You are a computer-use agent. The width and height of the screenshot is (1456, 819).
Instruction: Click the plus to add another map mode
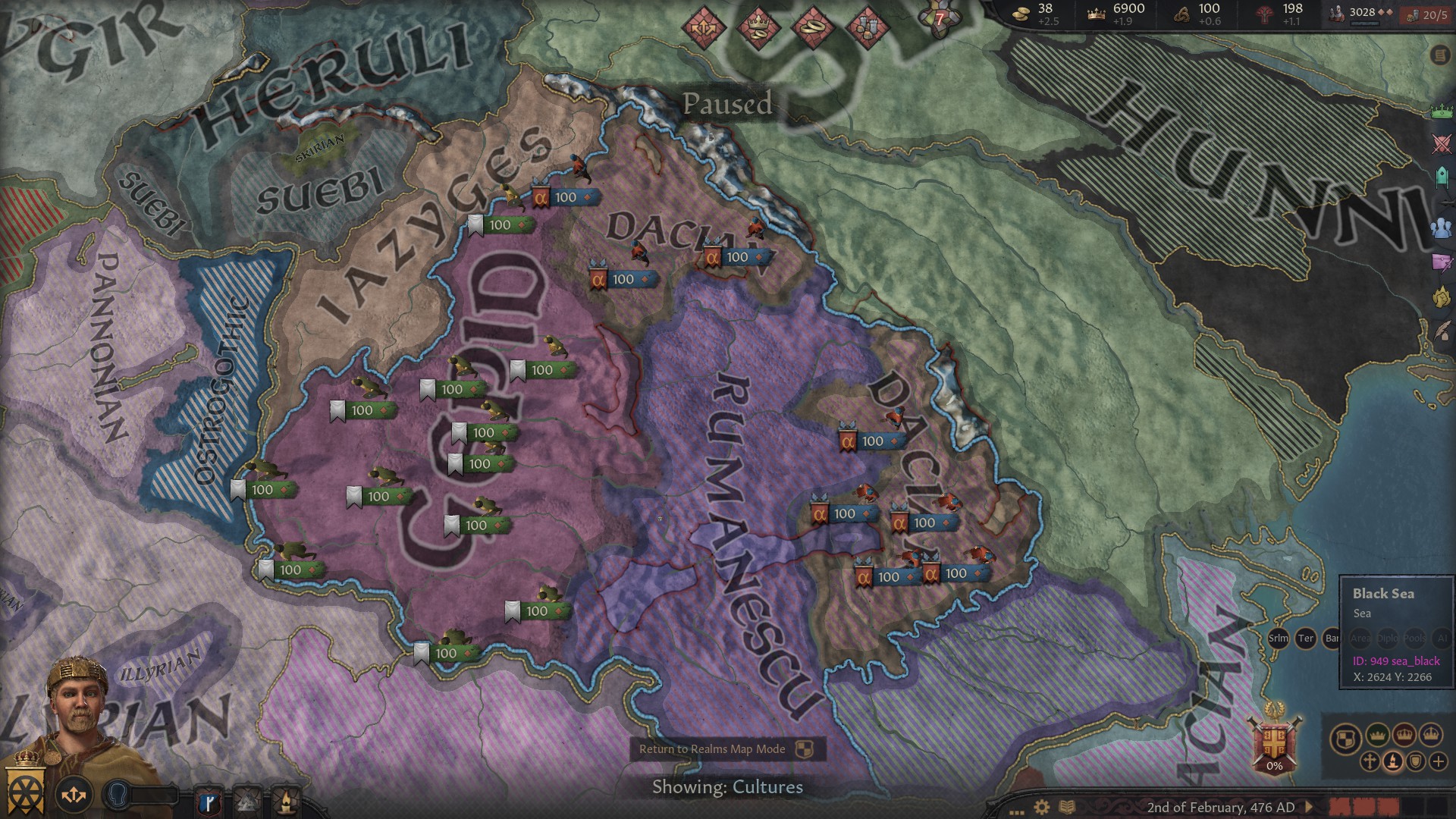(1439, 761)
